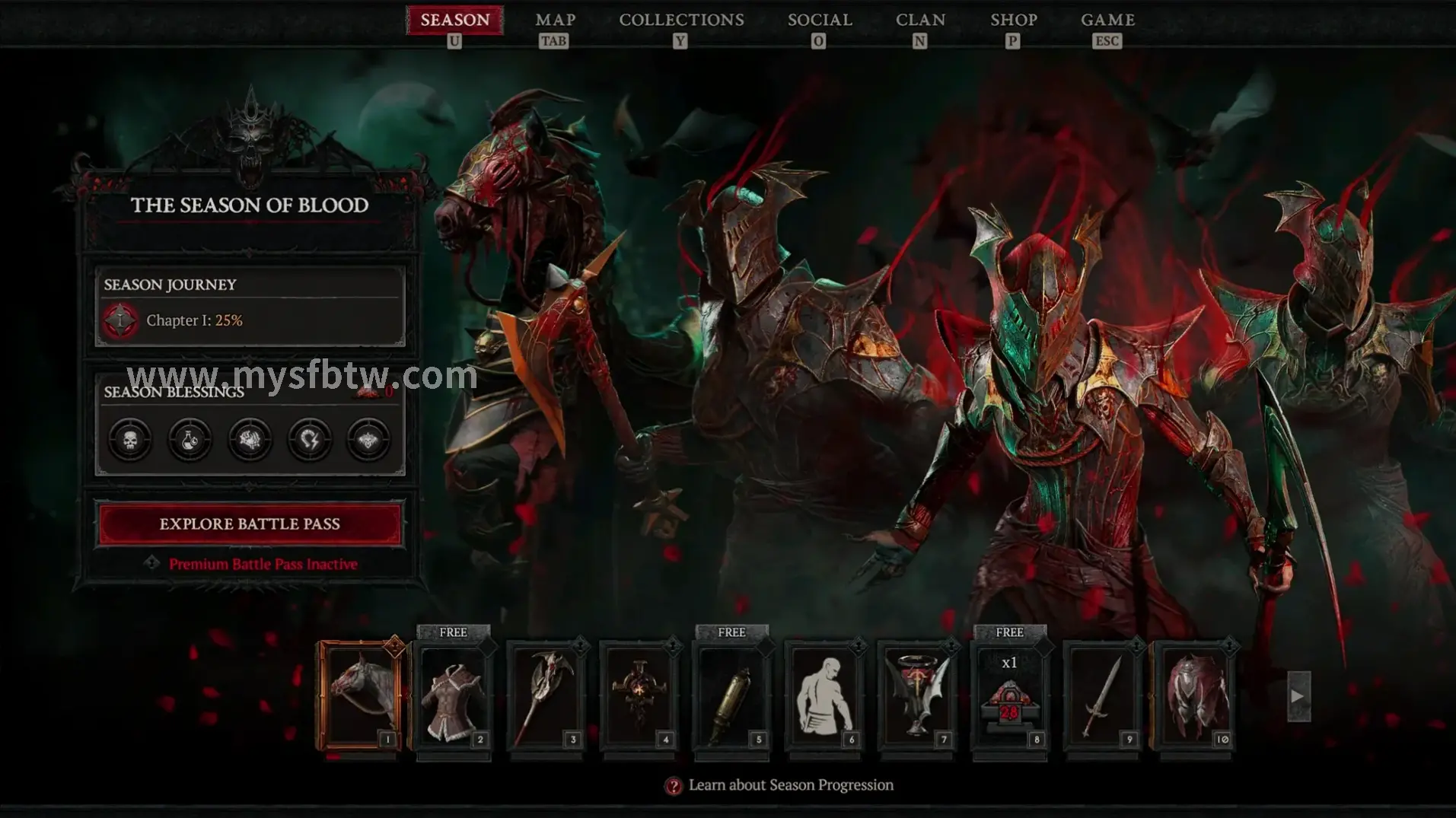Switch to the Game menu tab

click(1107, 21)
